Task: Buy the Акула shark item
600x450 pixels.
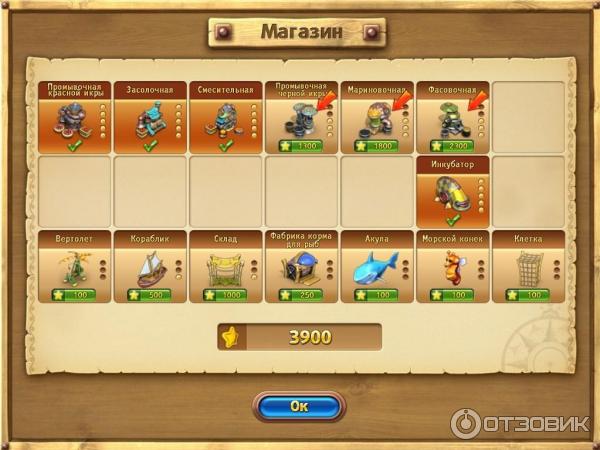Action: [x=378, y=268]
